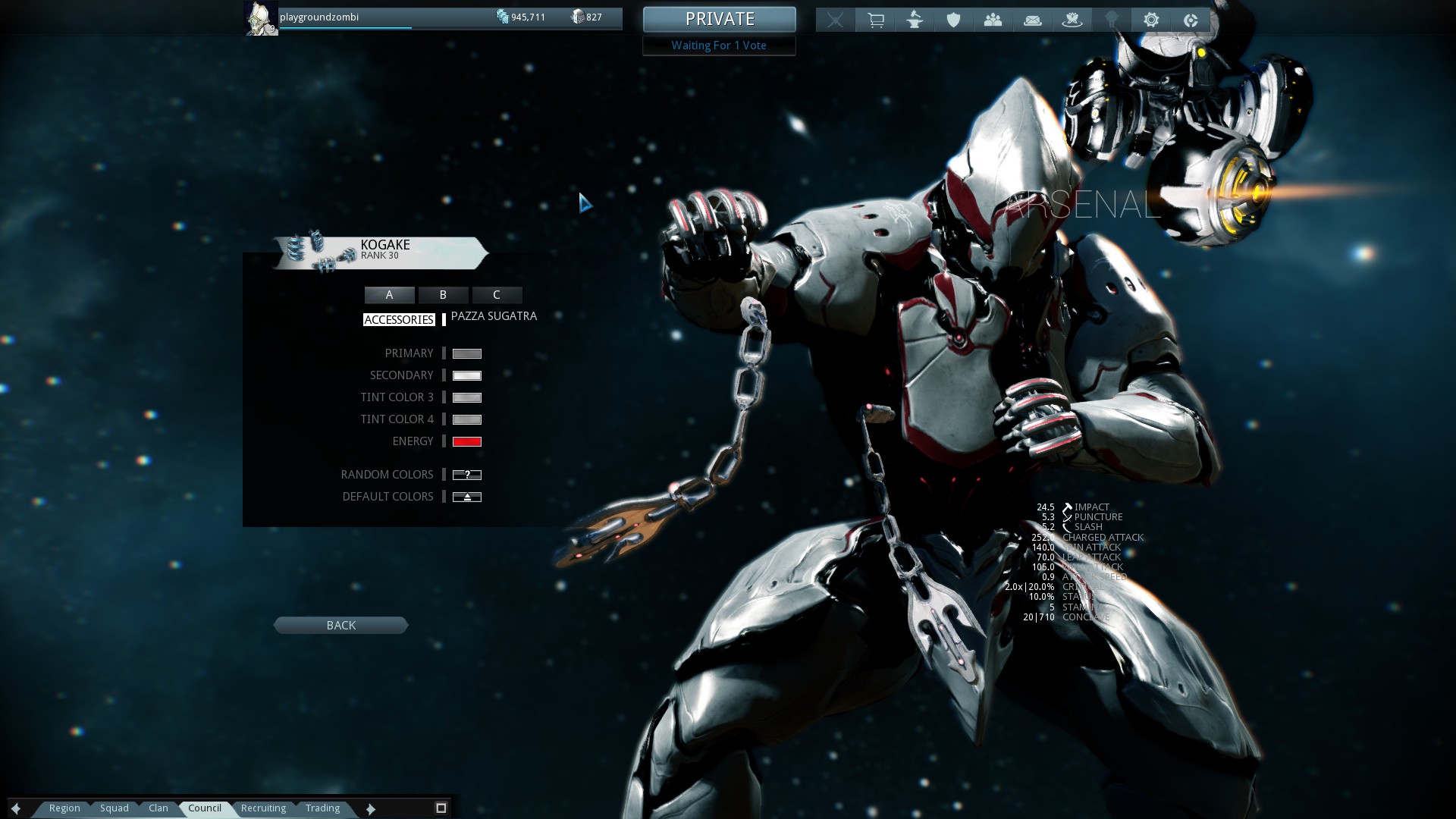
Task: Switch chat to the Trading tab
Action: tap(322, 808)
